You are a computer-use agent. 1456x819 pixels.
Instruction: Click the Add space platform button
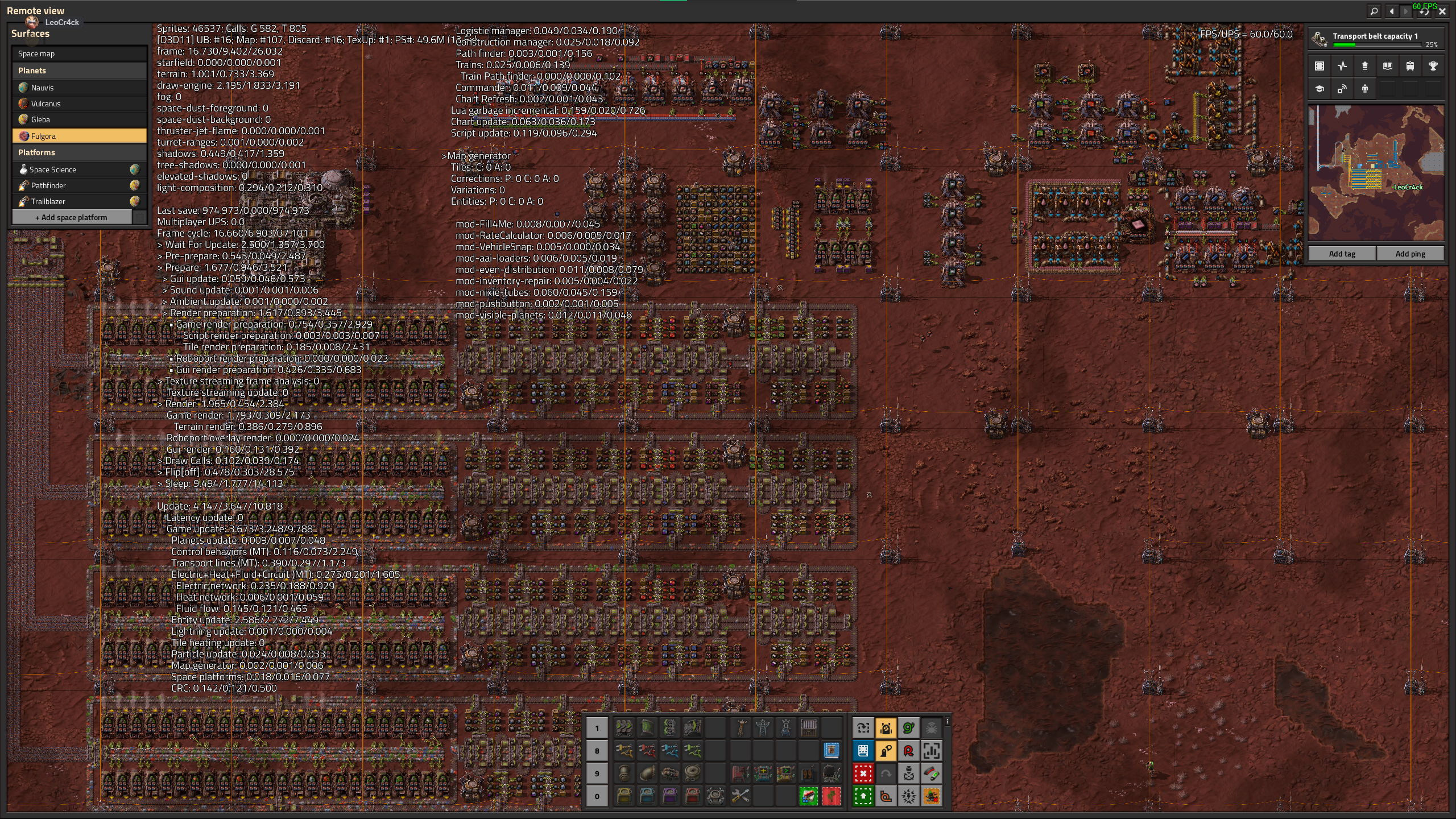(x=72, y=217)
